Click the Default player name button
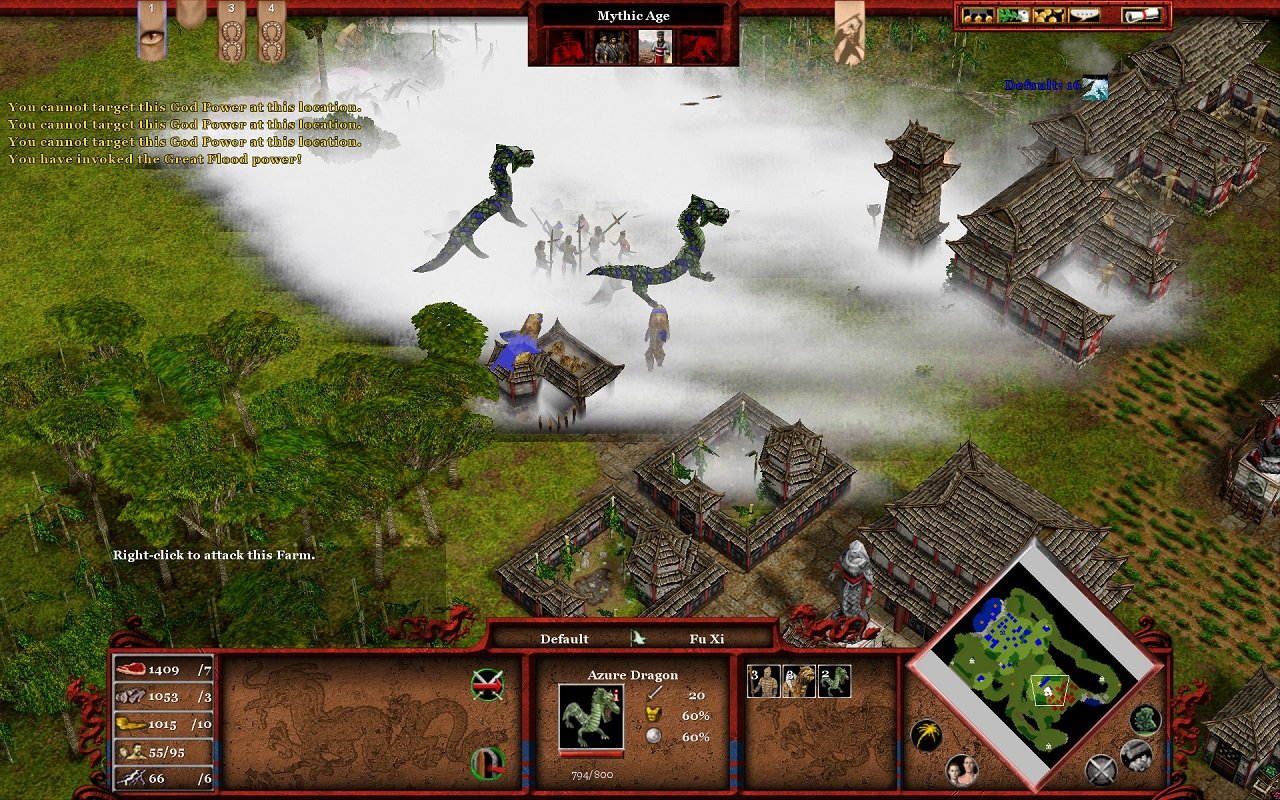The image size is (1280, 800). [563, 638]
